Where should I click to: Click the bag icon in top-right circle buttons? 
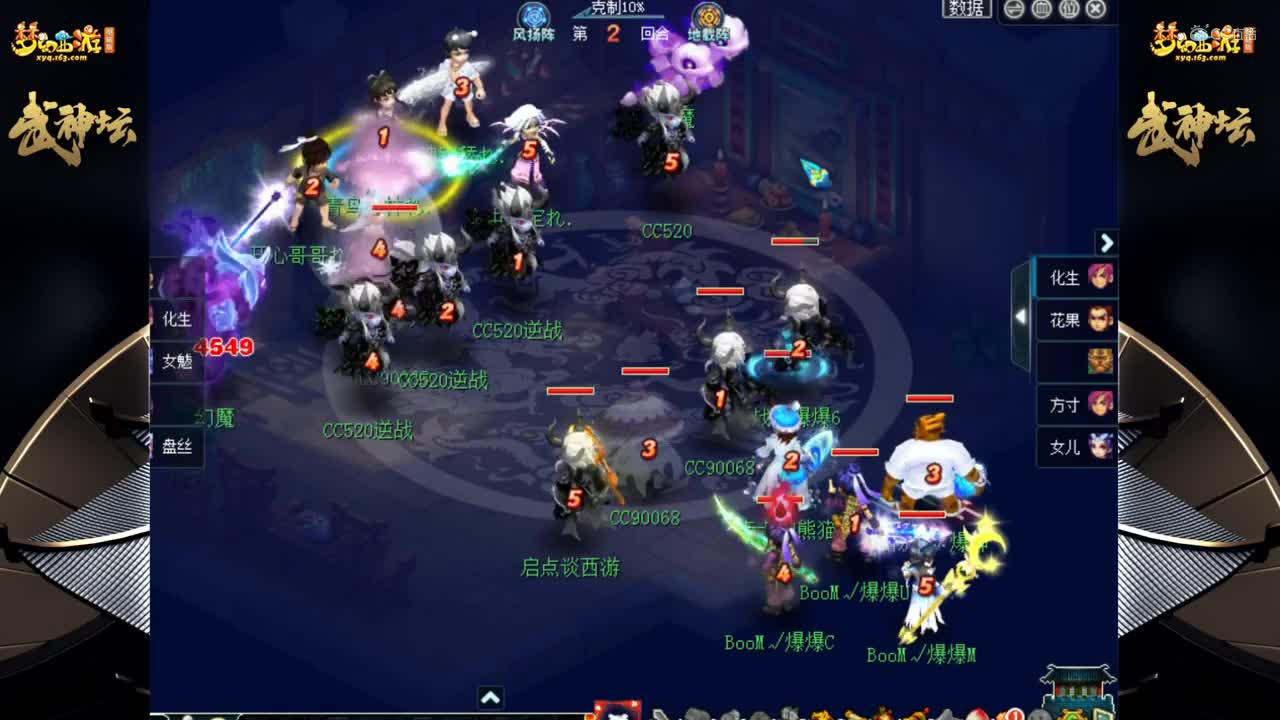click(x=1070, y=12)
